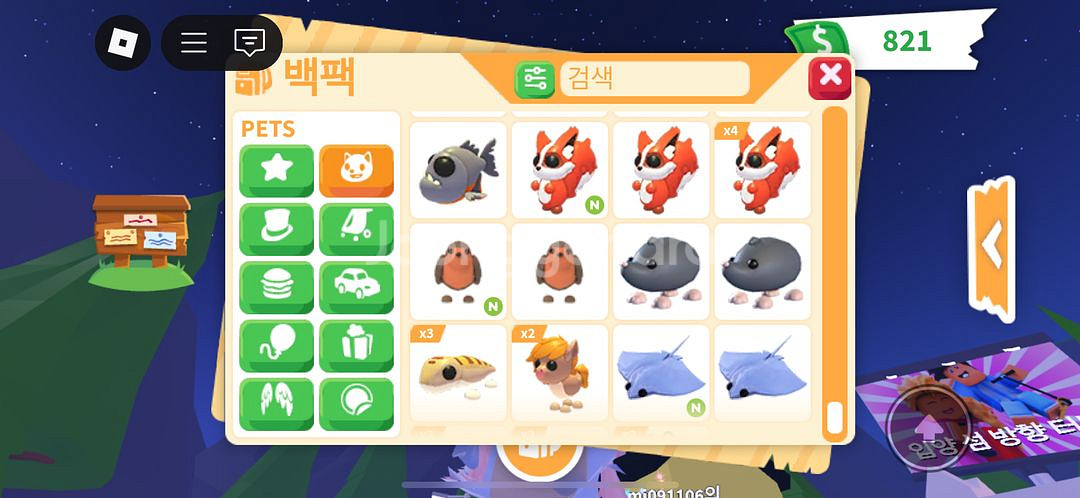The image size is (1080, 498).
Task: Show the burger food category
Action: click(x=276, y=288)
